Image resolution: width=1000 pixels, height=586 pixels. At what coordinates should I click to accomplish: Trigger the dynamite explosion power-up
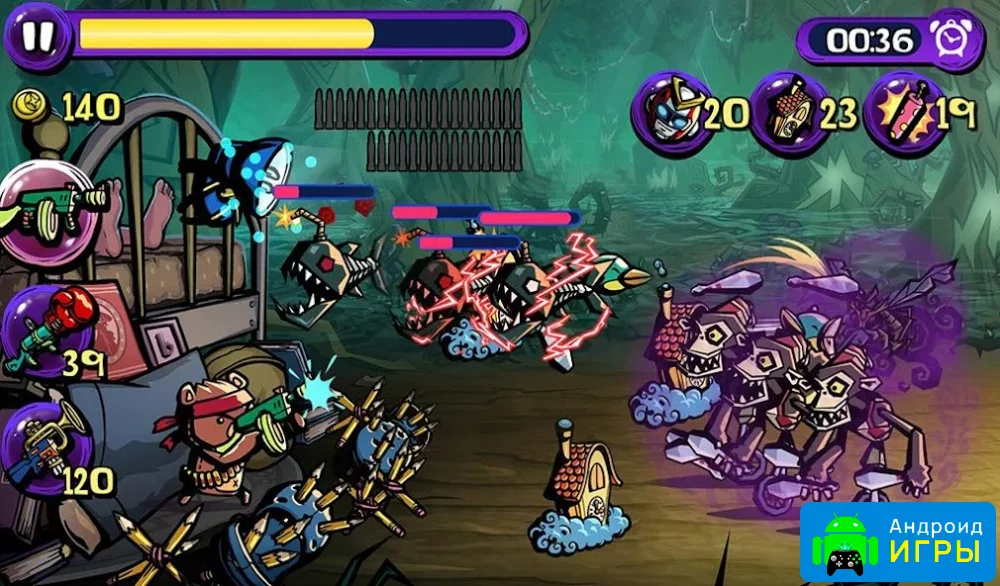[x=901, y=112]
